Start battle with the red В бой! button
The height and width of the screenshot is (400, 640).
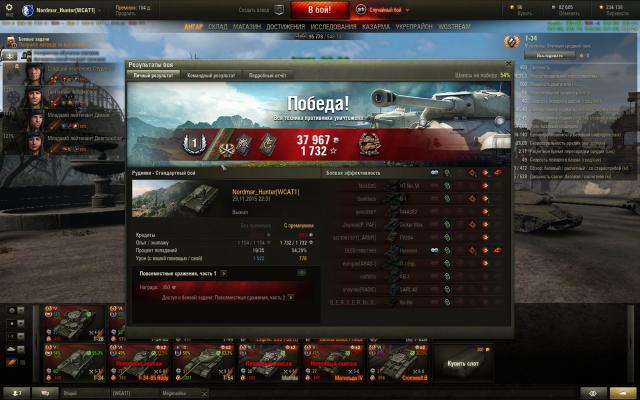pos(321,10)
